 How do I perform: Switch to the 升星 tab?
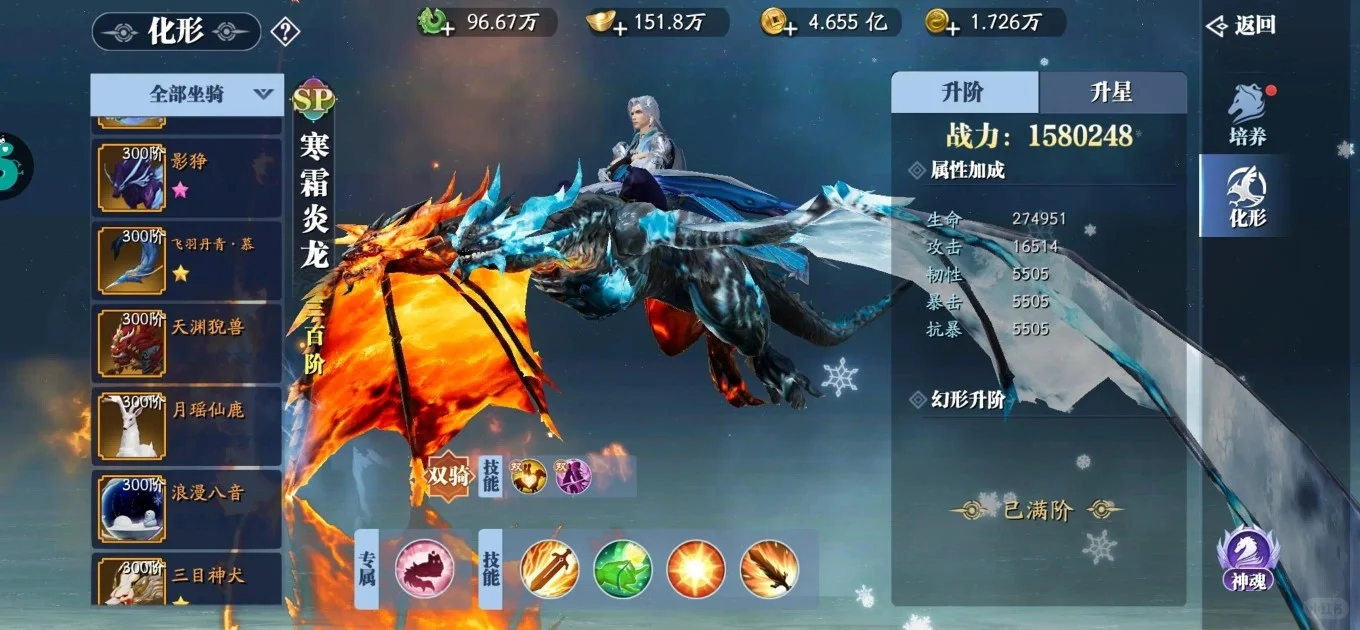click(x=1112, y=93)
